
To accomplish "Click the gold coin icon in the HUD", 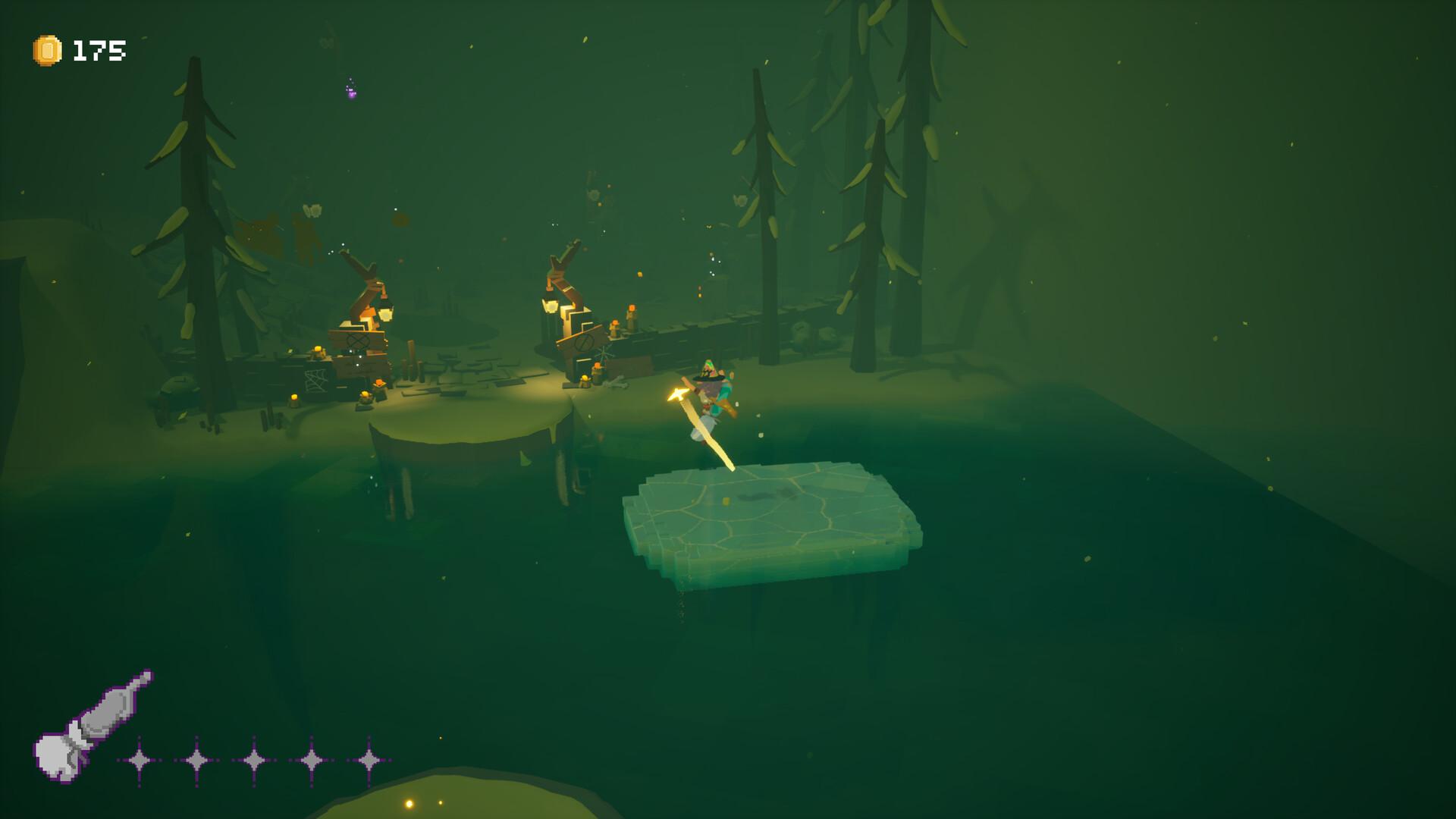I will (45, 51).
